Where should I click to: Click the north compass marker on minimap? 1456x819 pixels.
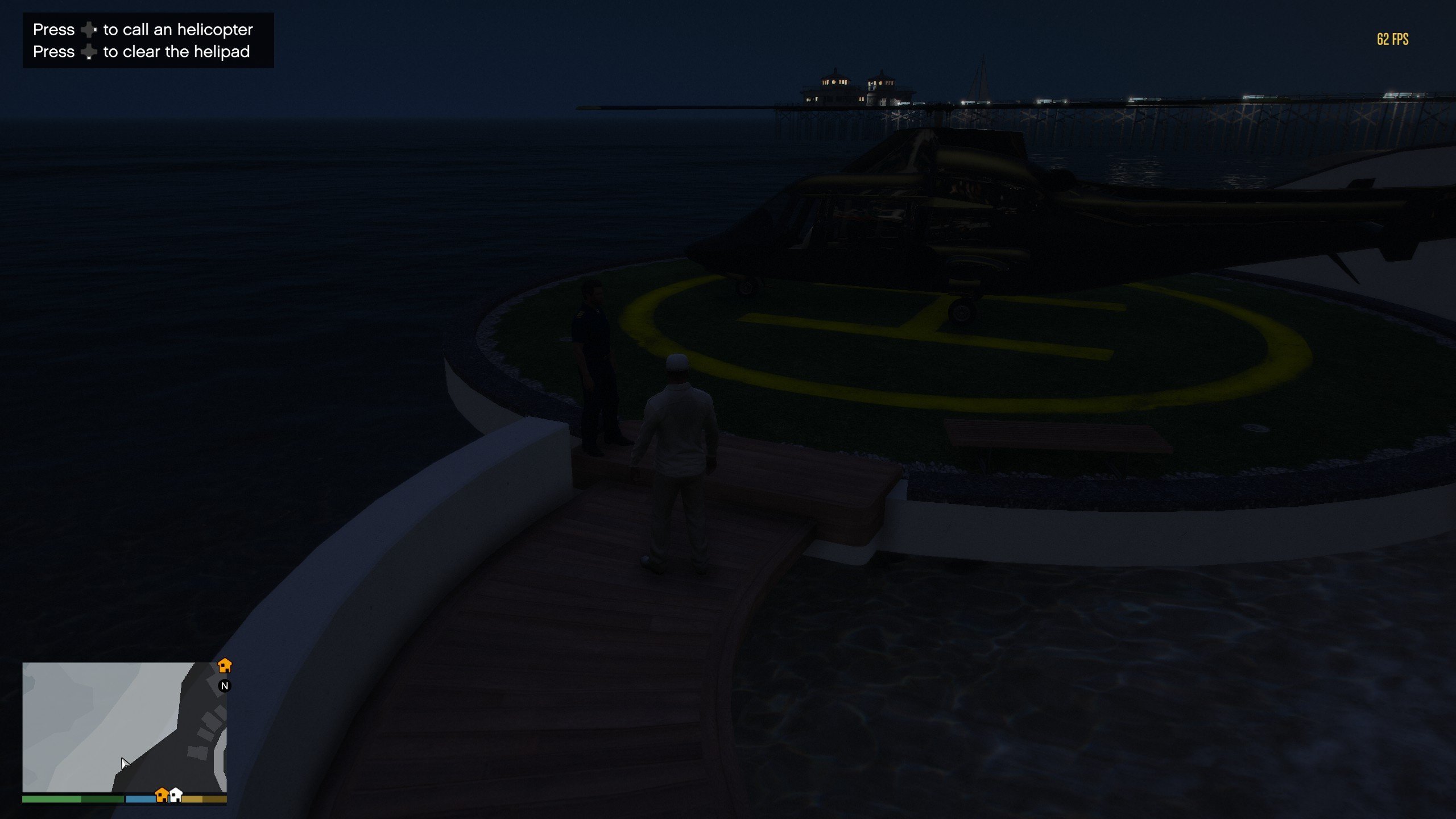[x=225, y=686]
